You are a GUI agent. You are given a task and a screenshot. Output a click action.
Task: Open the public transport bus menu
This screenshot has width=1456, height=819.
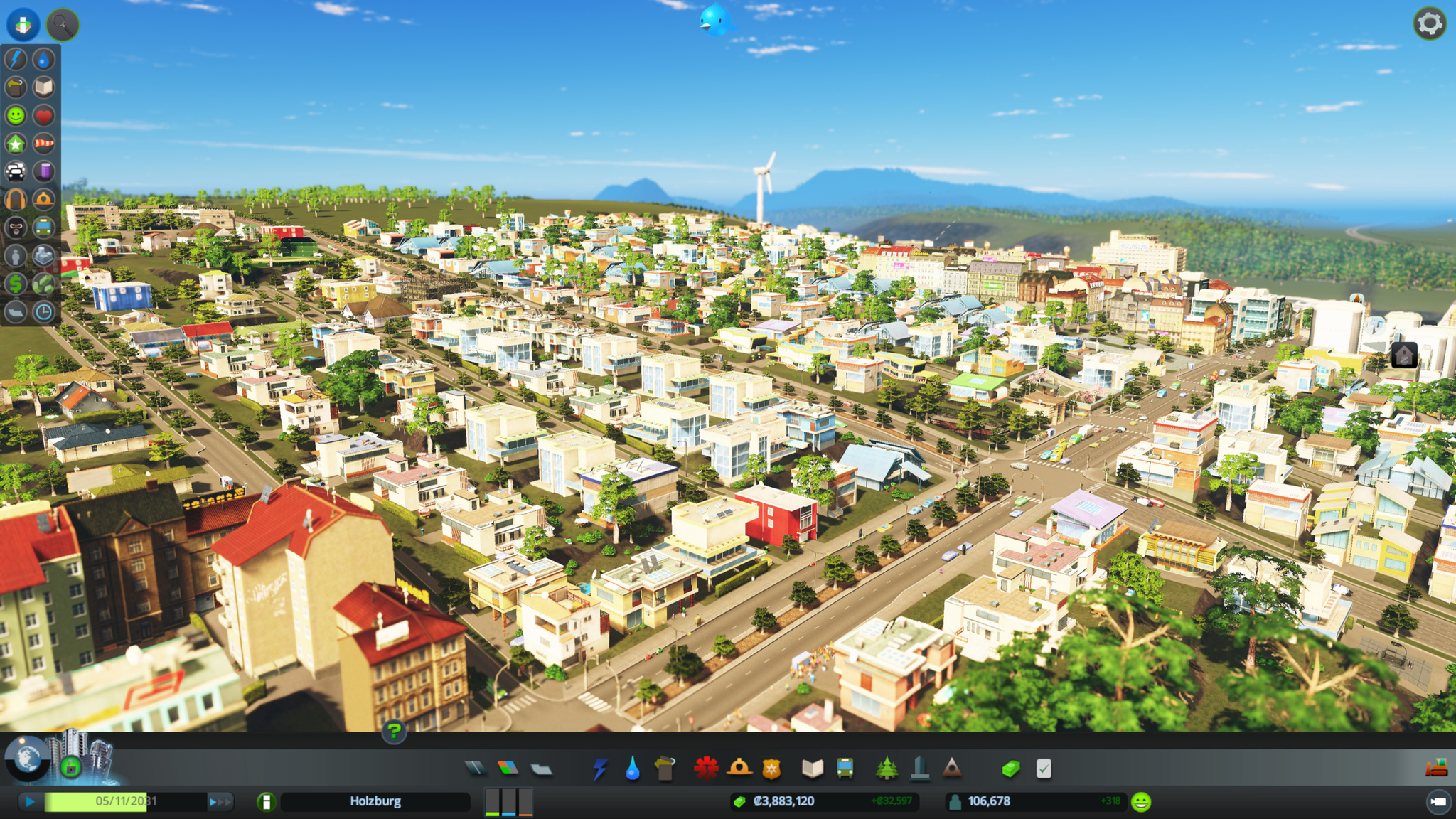[845, 768]
